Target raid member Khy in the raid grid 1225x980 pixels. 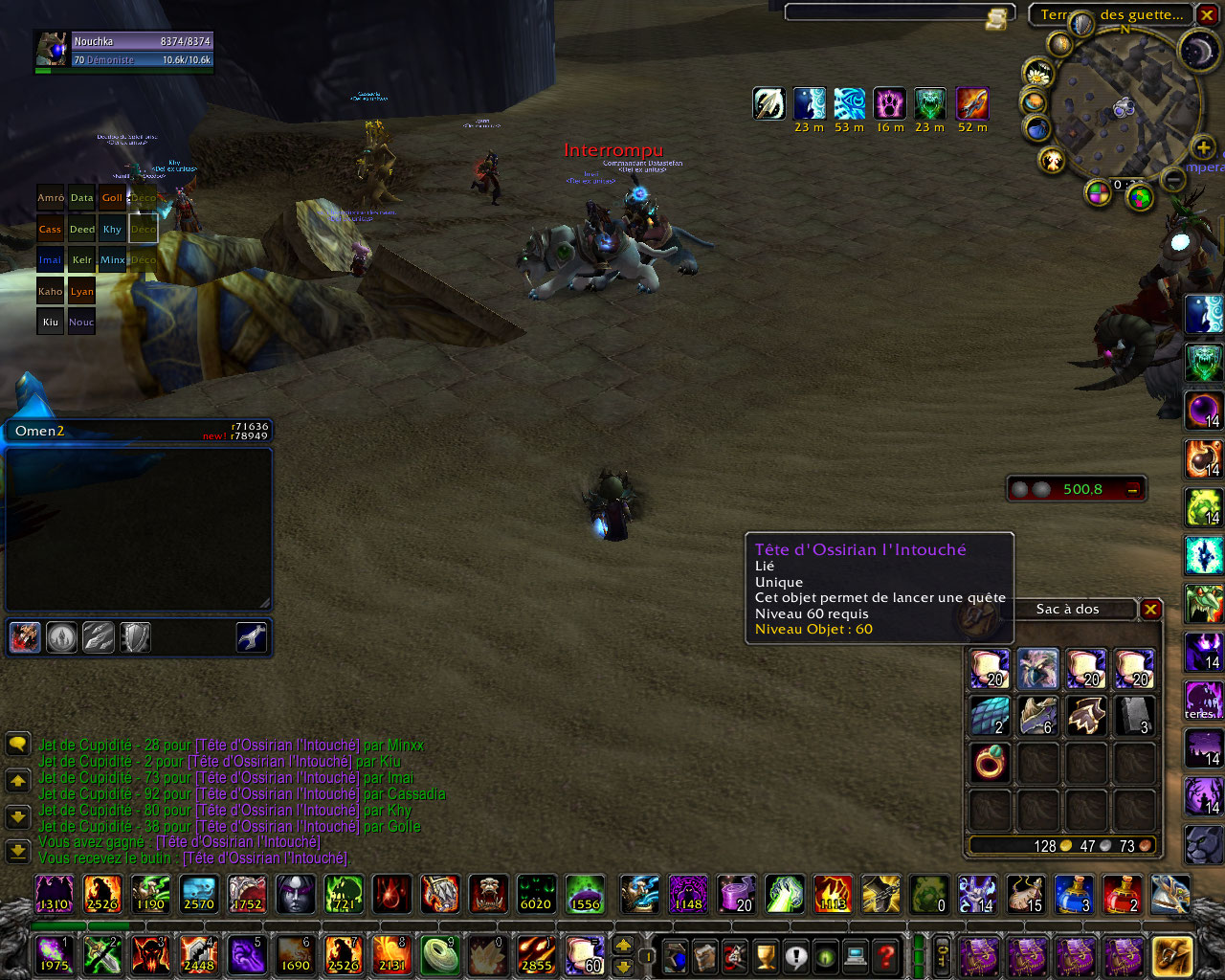(x=112, y=230)
